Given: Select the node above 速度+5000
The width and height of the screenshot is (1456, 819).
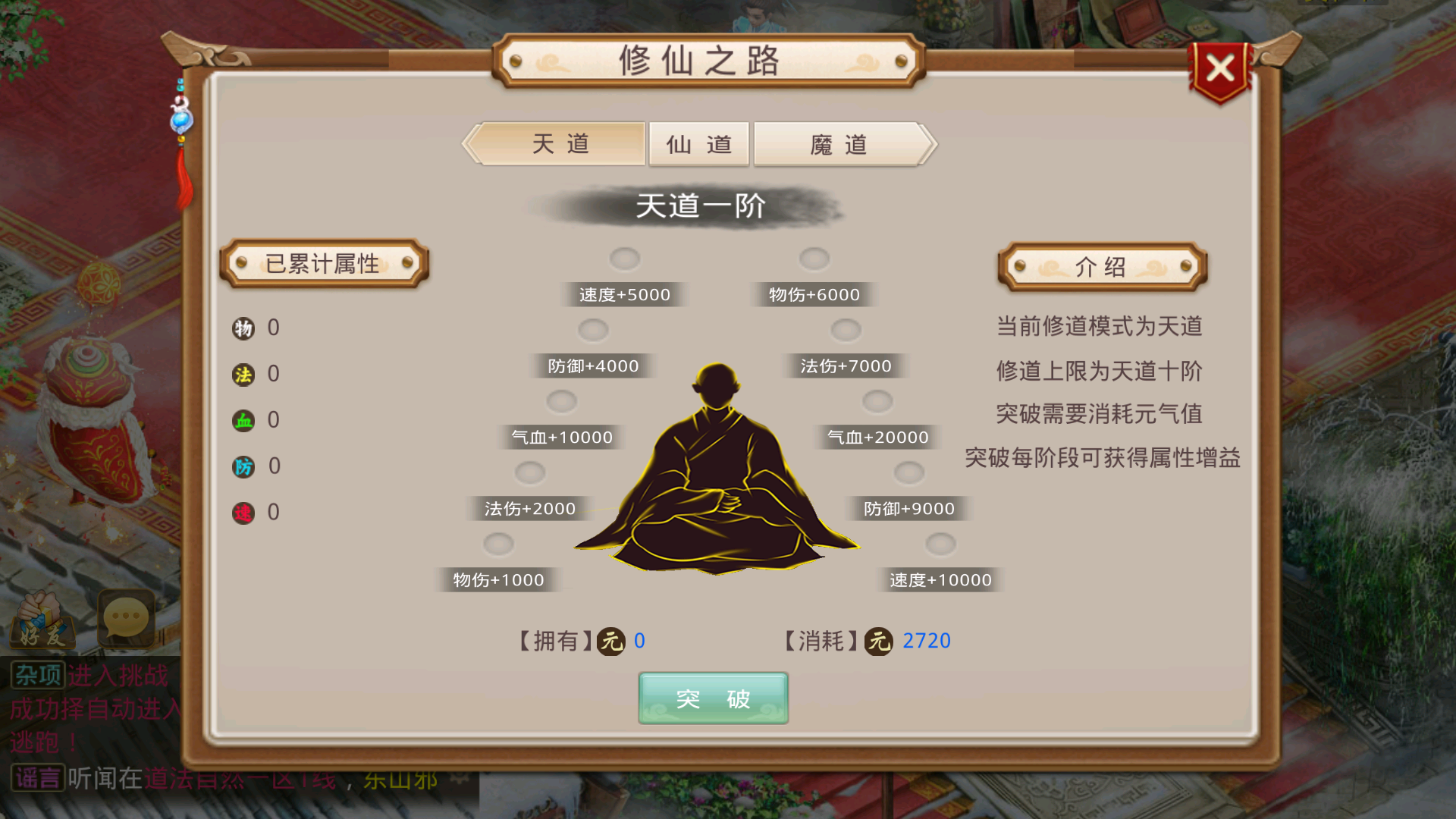Looking at the screenshot, I should click(x=624, y=259).
